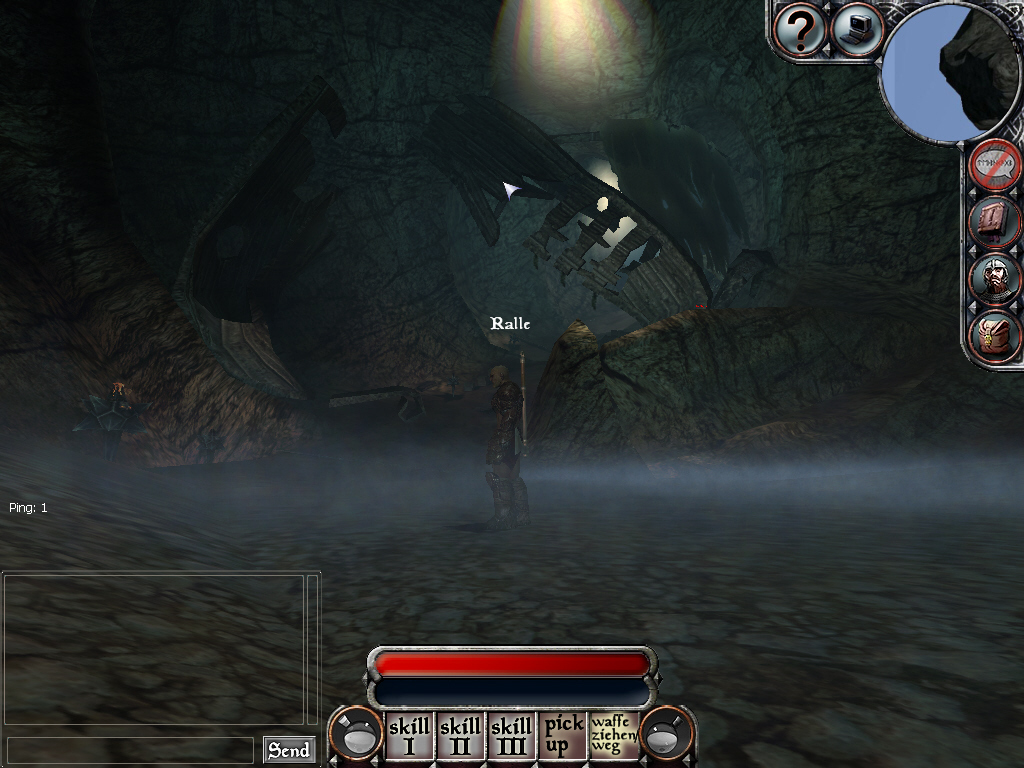
Task: Open the quest journal book icon
Action: coord(995,222)
